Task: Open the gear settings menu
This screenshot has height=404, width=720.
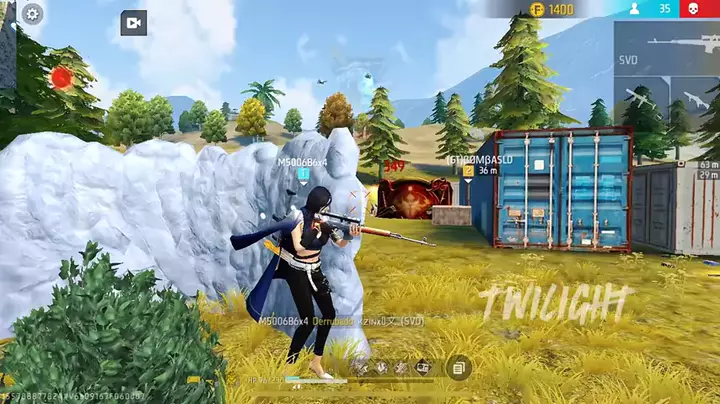Action: point(32,14)
